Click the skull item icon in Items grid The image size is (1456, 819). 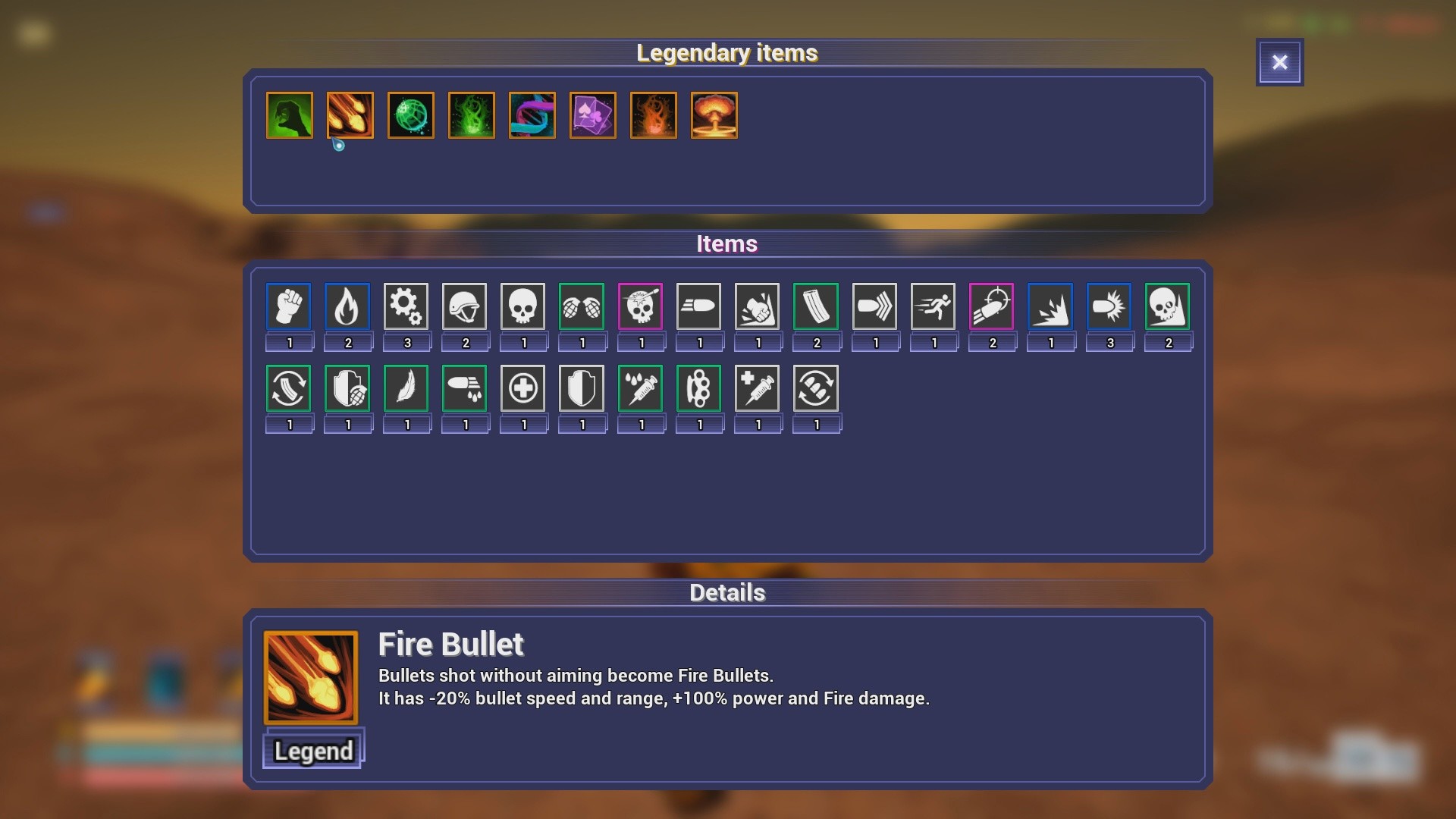(523, 306)
